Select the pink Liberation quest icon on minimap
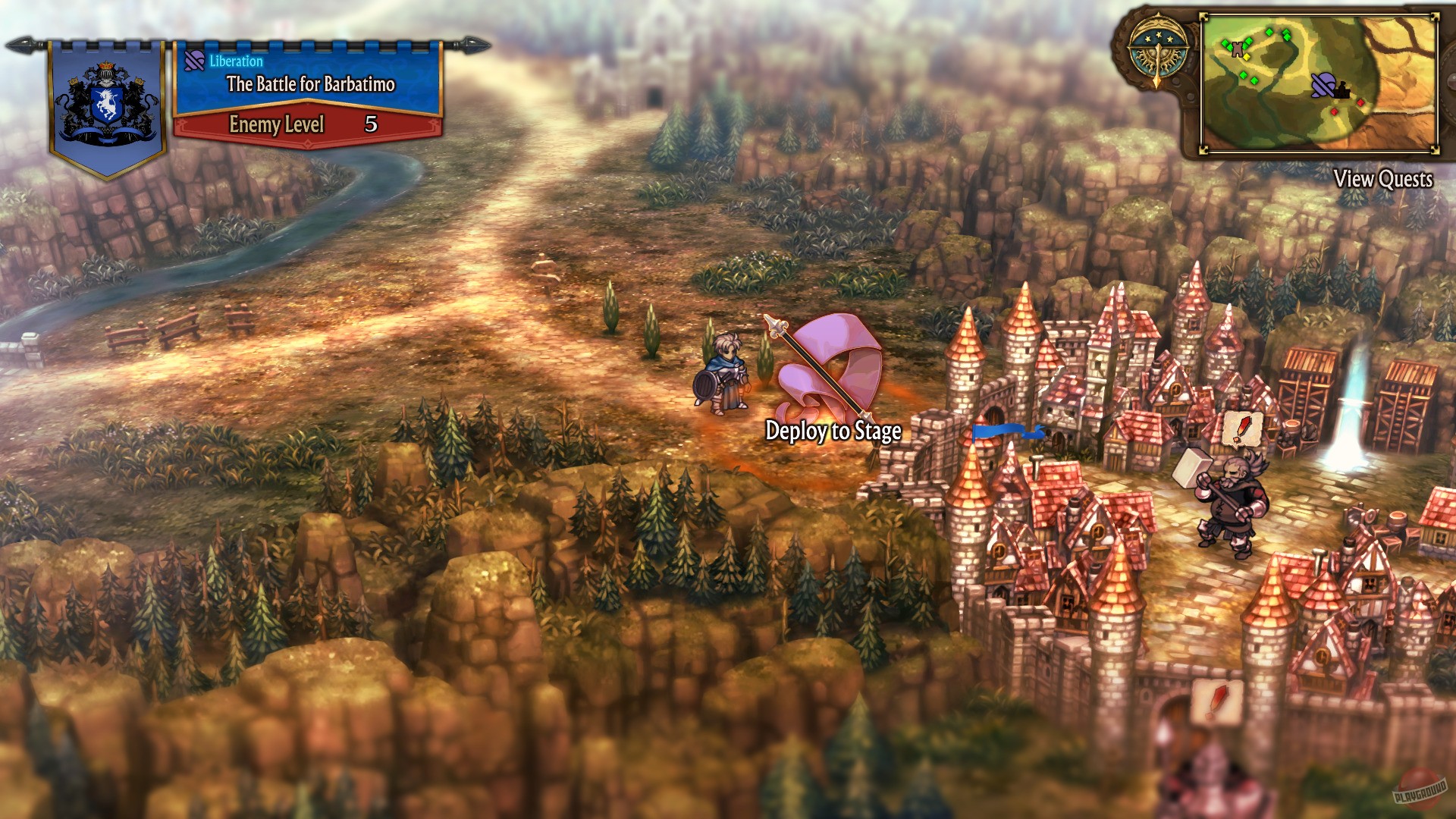This screenshot has height=819, width=1456. [1323, 86]
